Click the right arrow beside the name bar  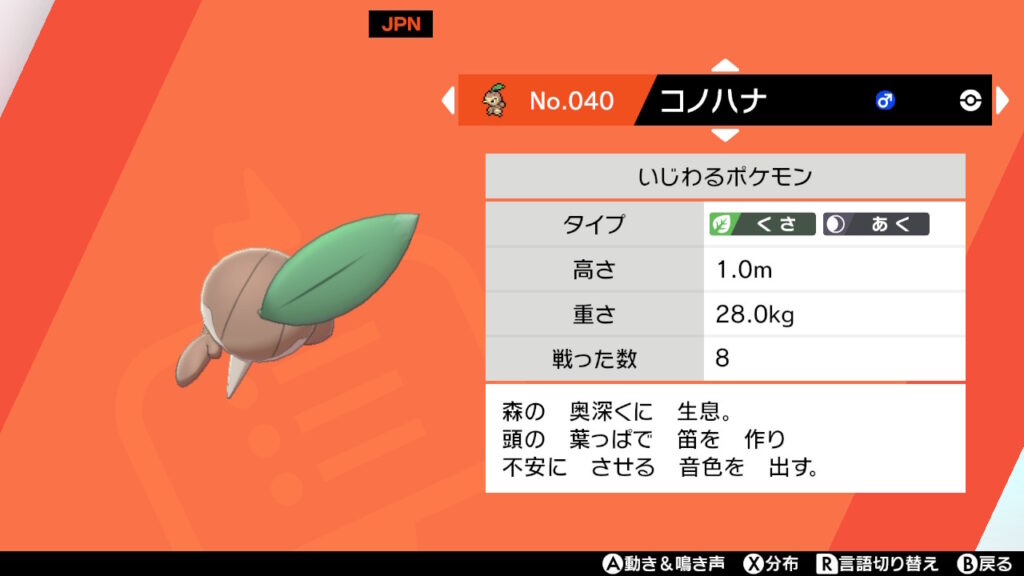click(1003, 100)
